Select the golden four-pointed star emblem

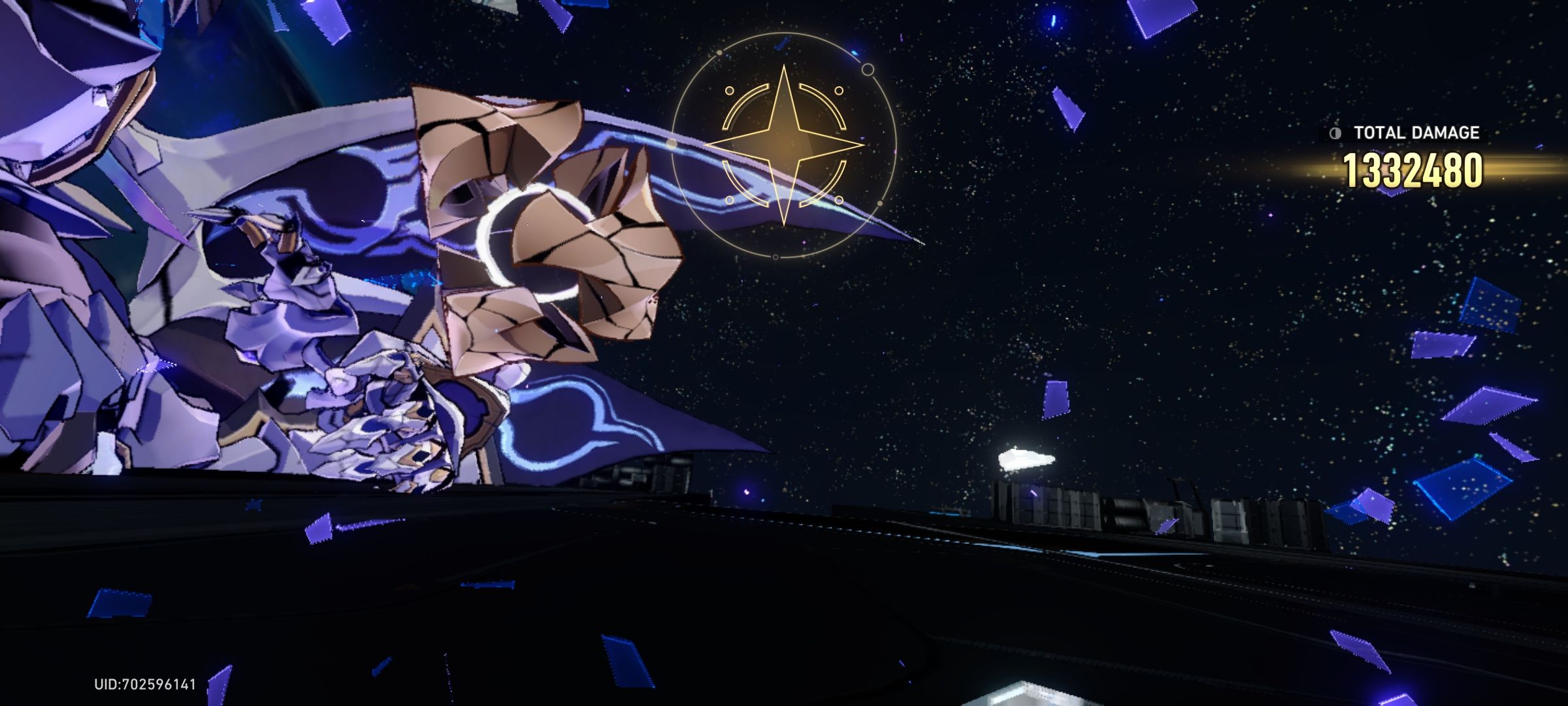tap(784, 144)
